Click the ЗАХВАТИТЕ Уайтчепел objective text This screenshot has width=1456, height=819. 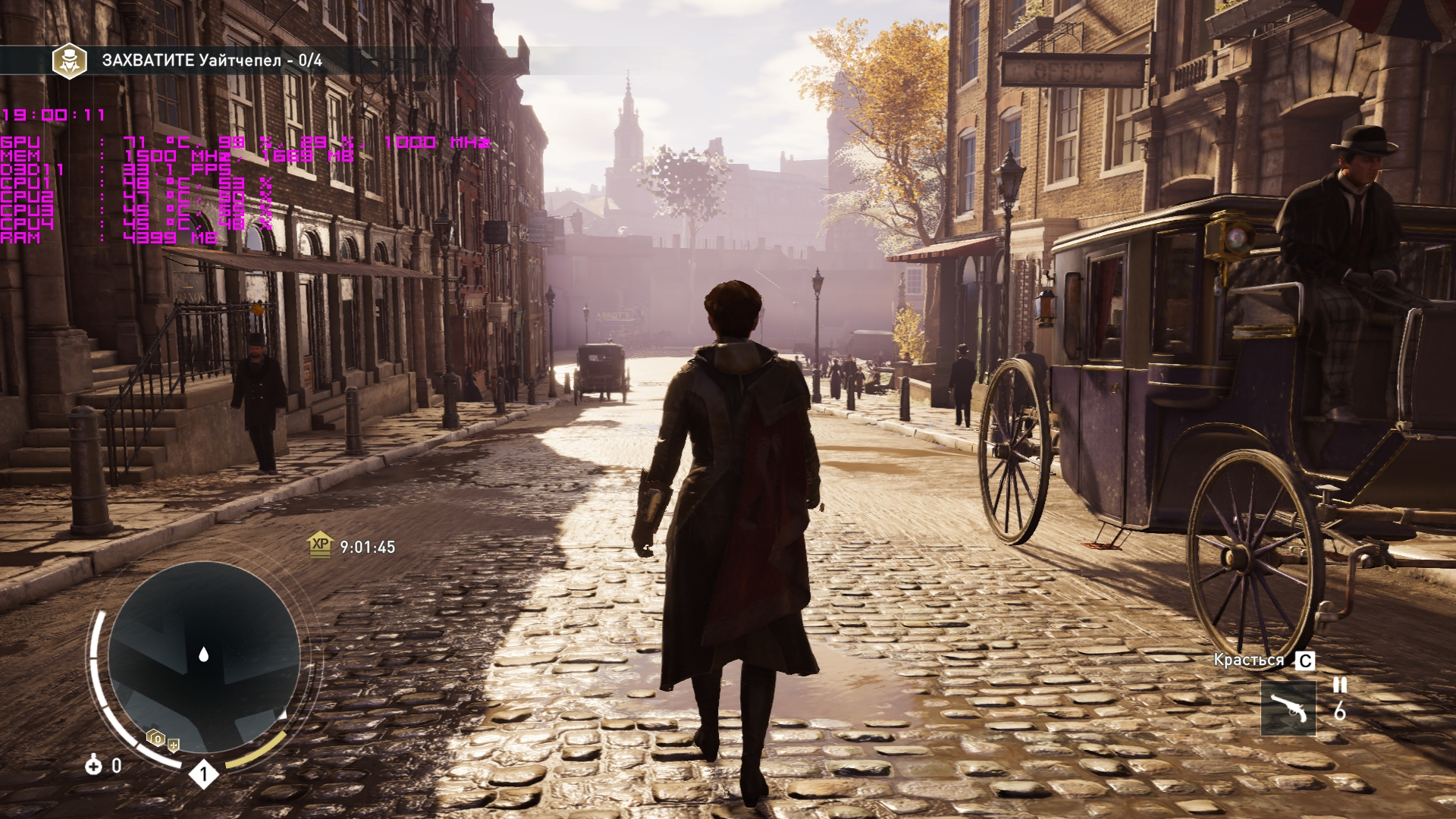[x=212, y=61]
